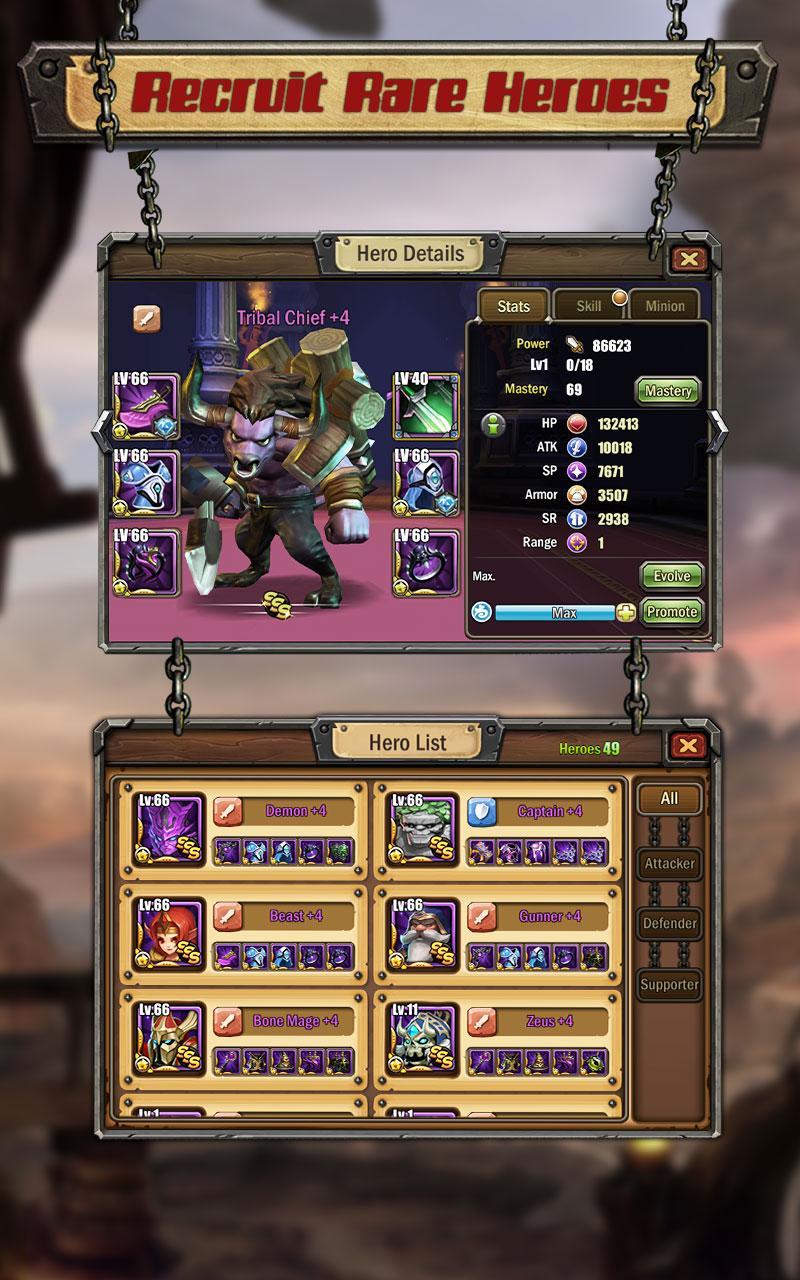Open the Minion tab
This screenshot has width=800, height=1280.
[665, 306]
